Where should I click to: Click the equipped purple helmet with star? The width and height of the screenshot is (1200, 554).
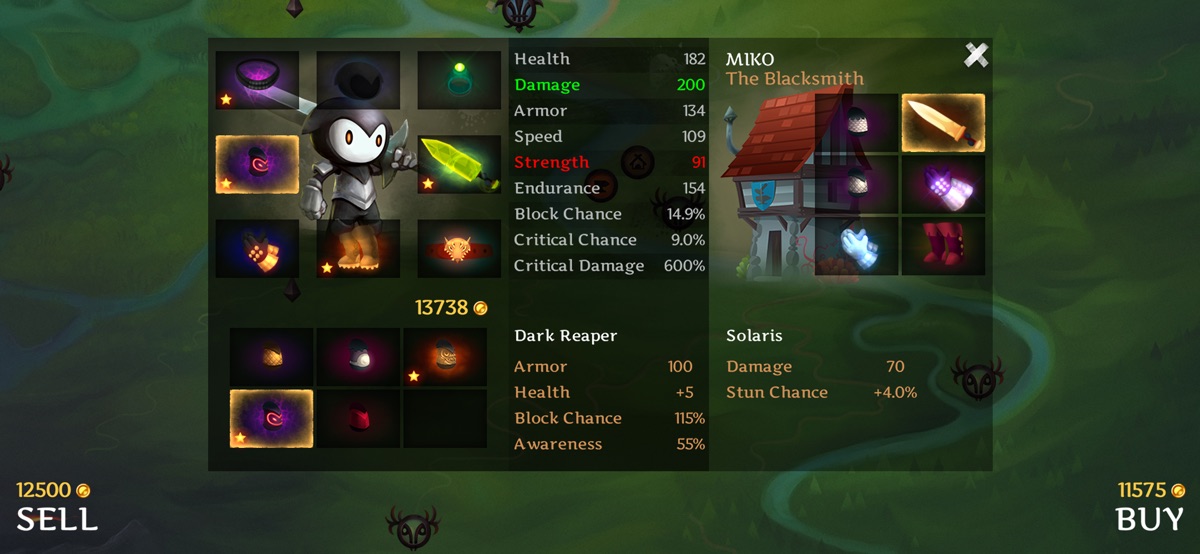coord(257,80)
